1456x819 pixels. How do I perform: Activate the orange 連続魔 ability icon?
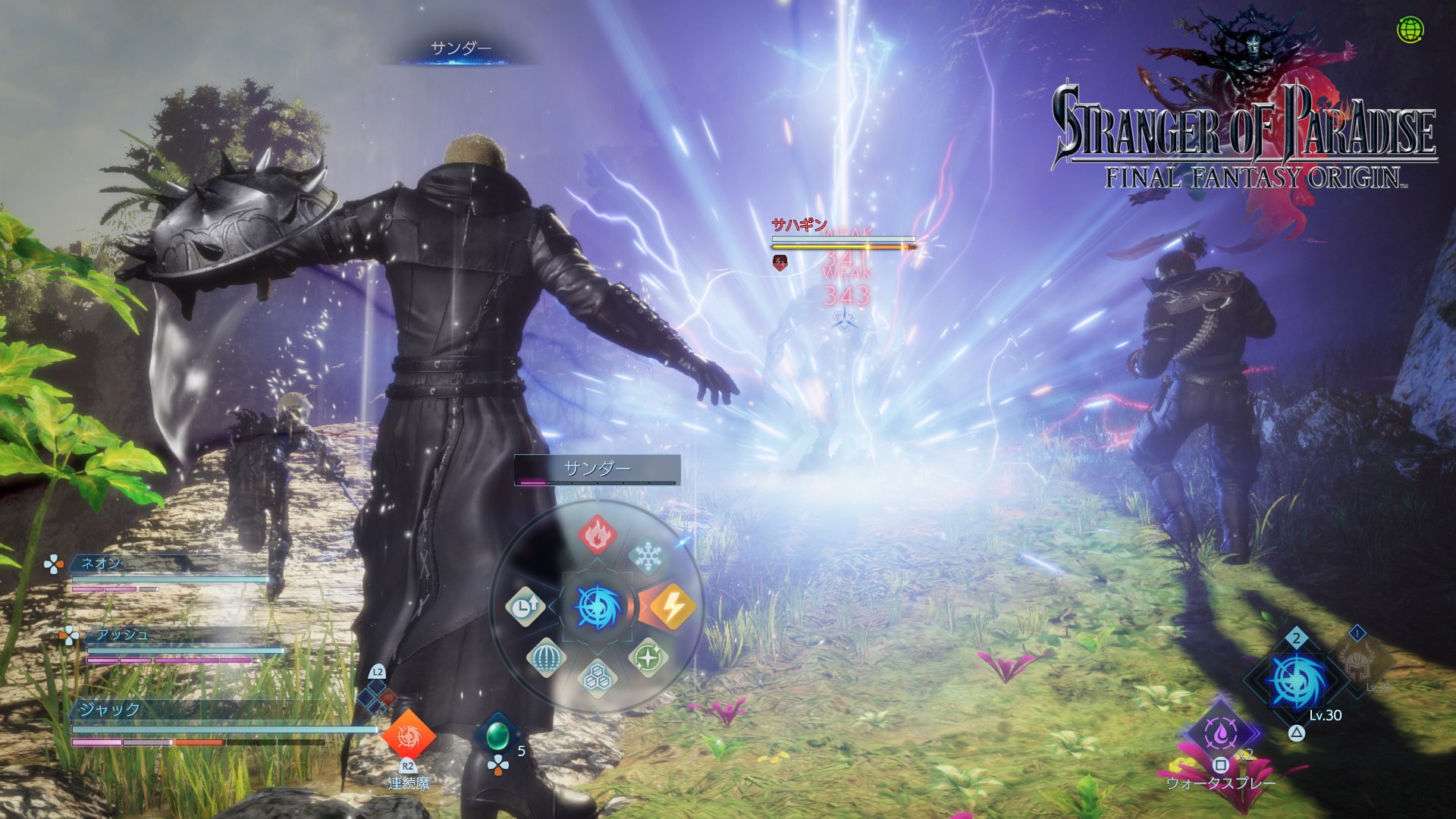point(408,736)
